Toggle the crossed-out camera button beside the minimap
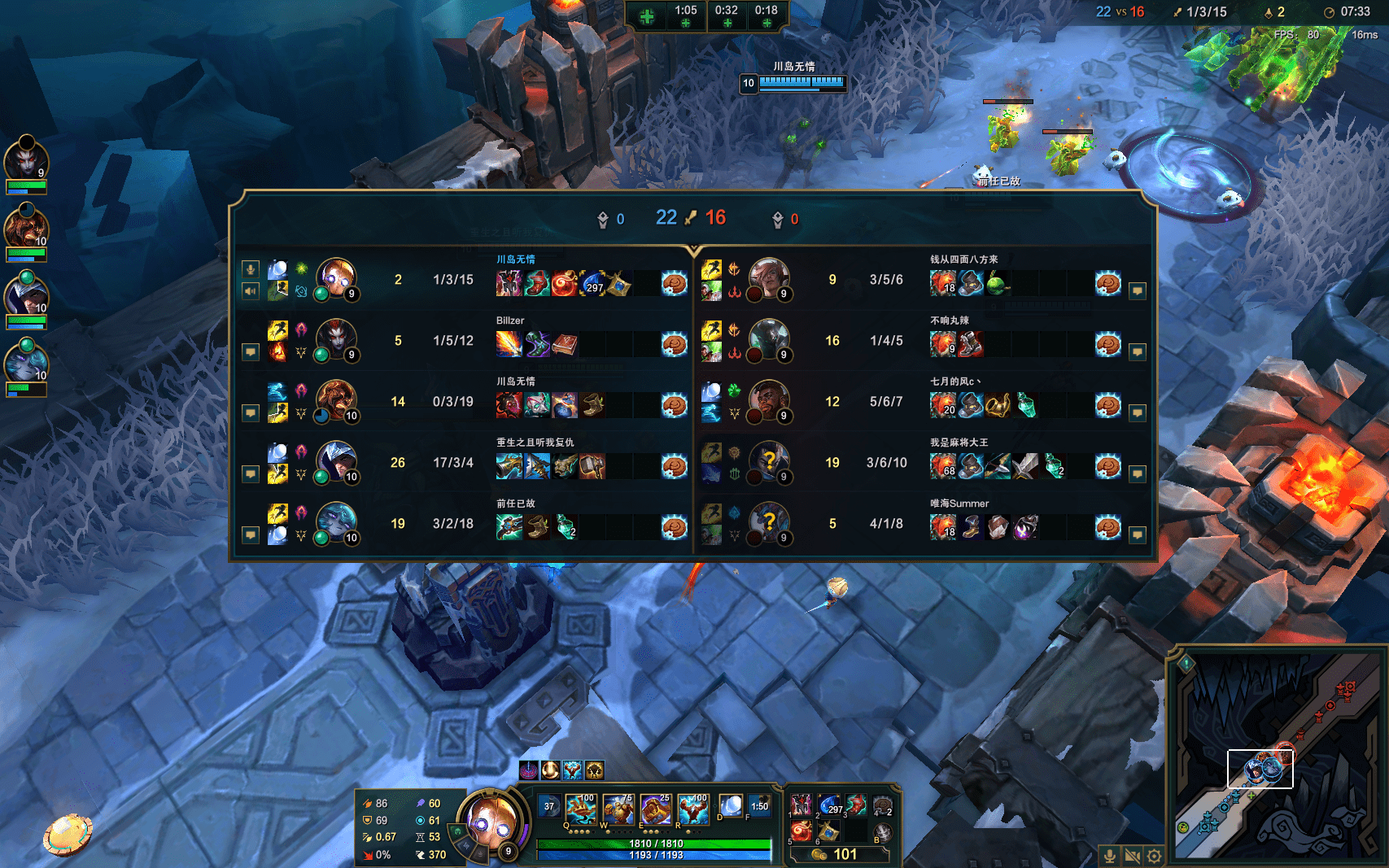The image size is (1389, 868). (1132, 856)
